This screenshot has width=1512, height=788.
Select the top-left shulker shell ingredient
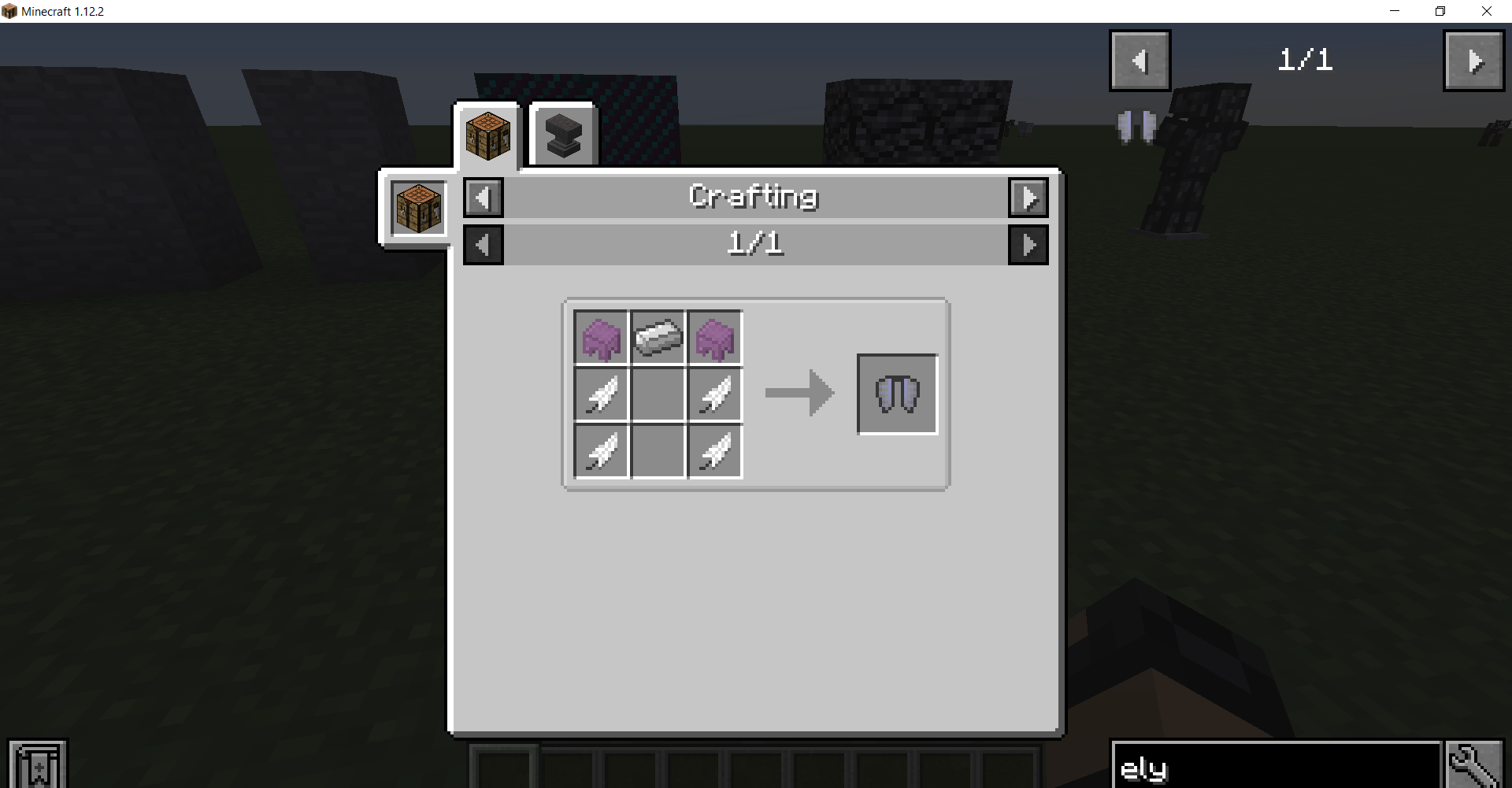[601, 338]
